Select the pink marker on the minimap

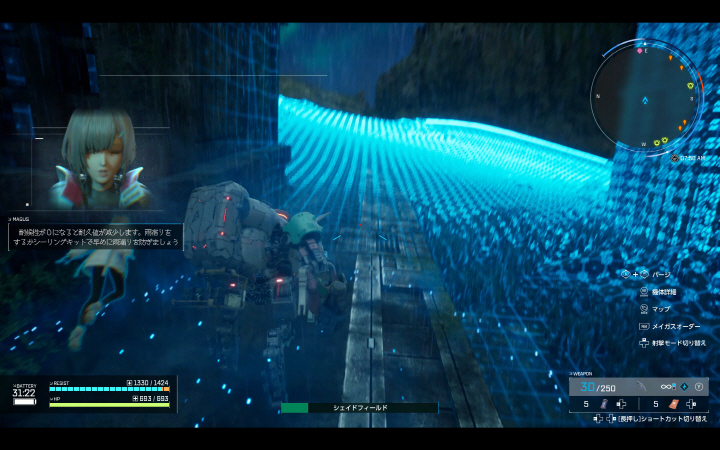638,49
